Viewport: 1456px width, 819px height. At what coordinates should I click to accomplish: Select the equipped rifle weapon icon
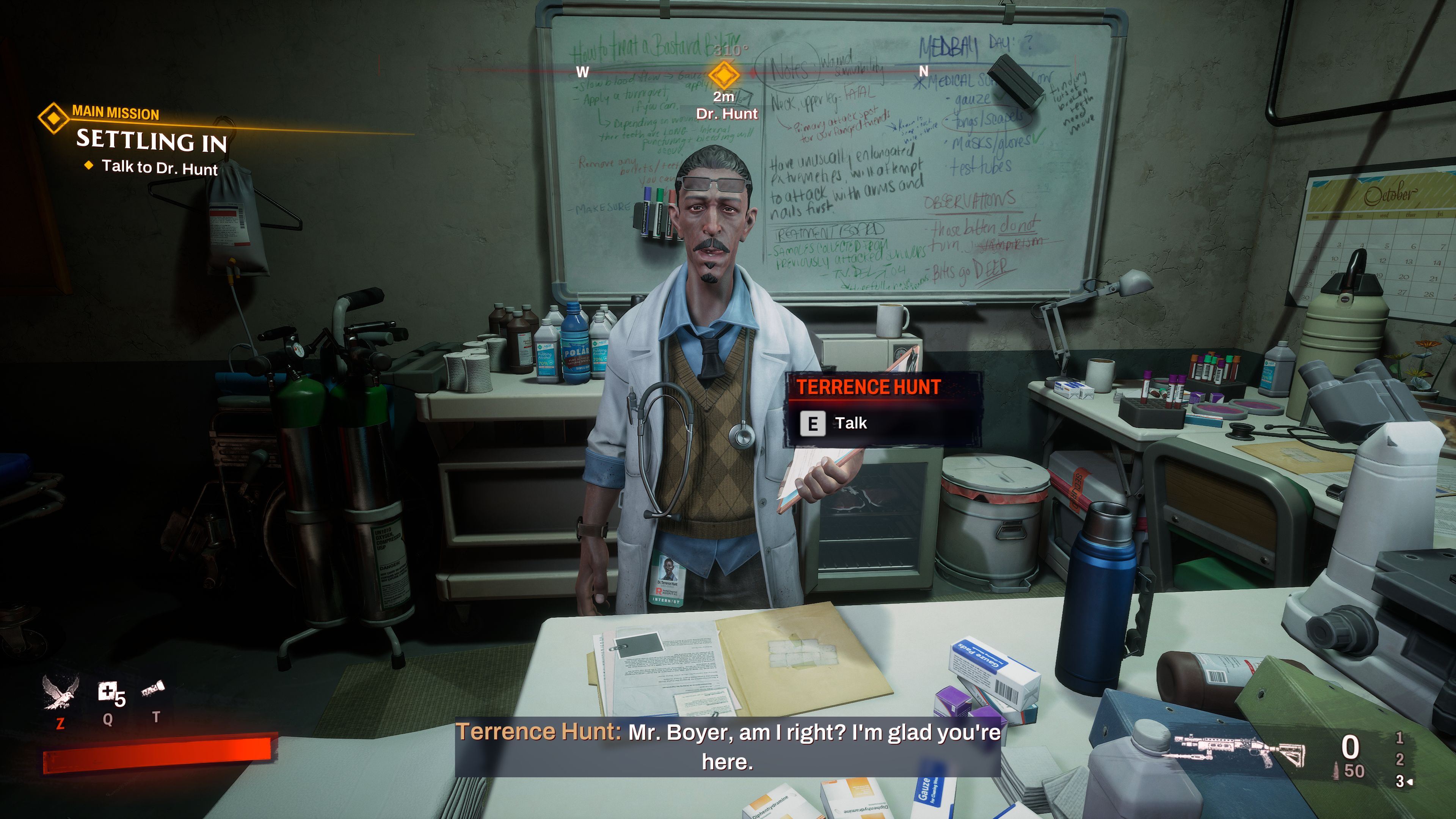coord(1241,750)
